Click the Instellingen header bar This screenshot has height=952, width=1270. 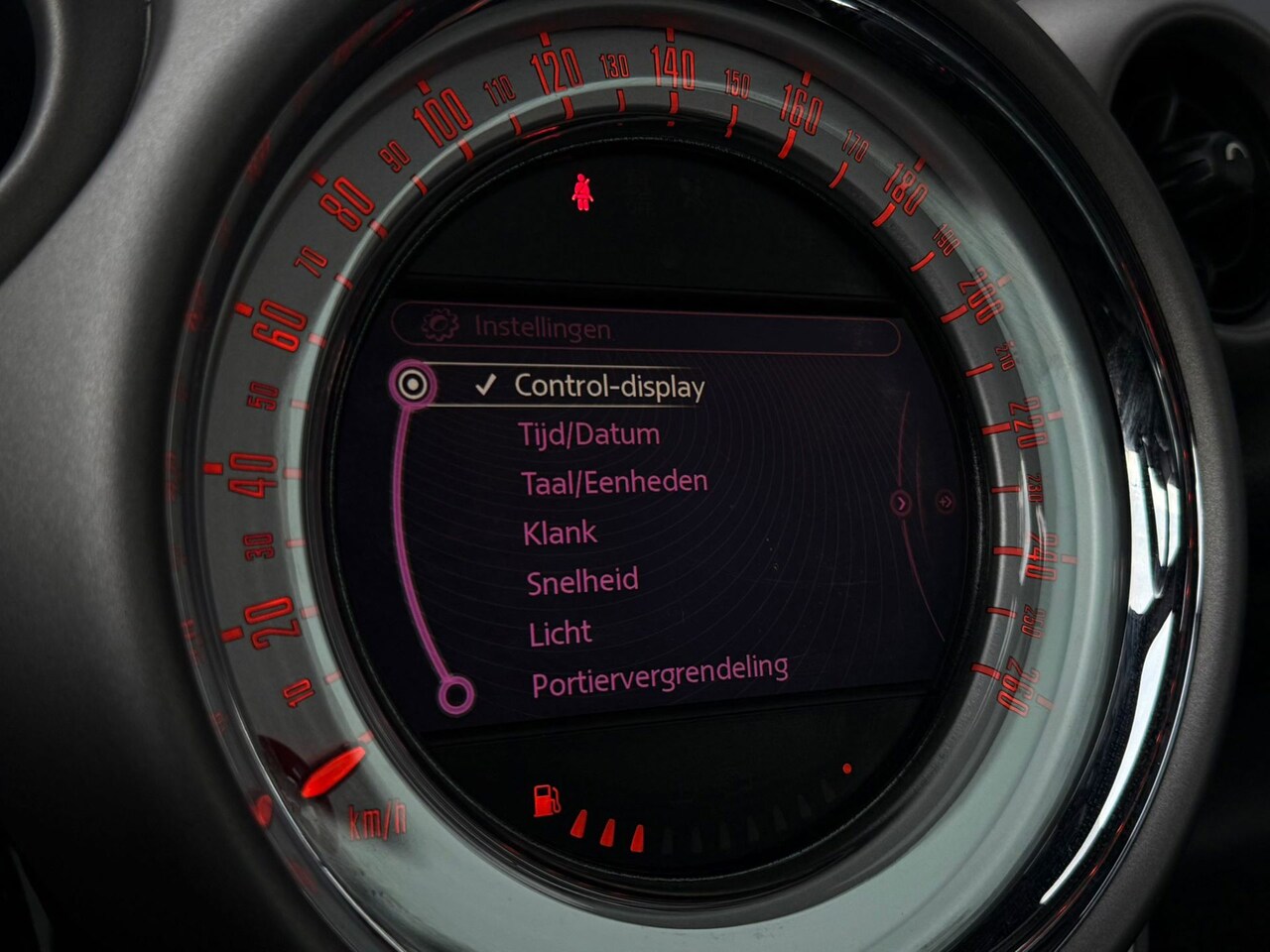tap(645, 329)
